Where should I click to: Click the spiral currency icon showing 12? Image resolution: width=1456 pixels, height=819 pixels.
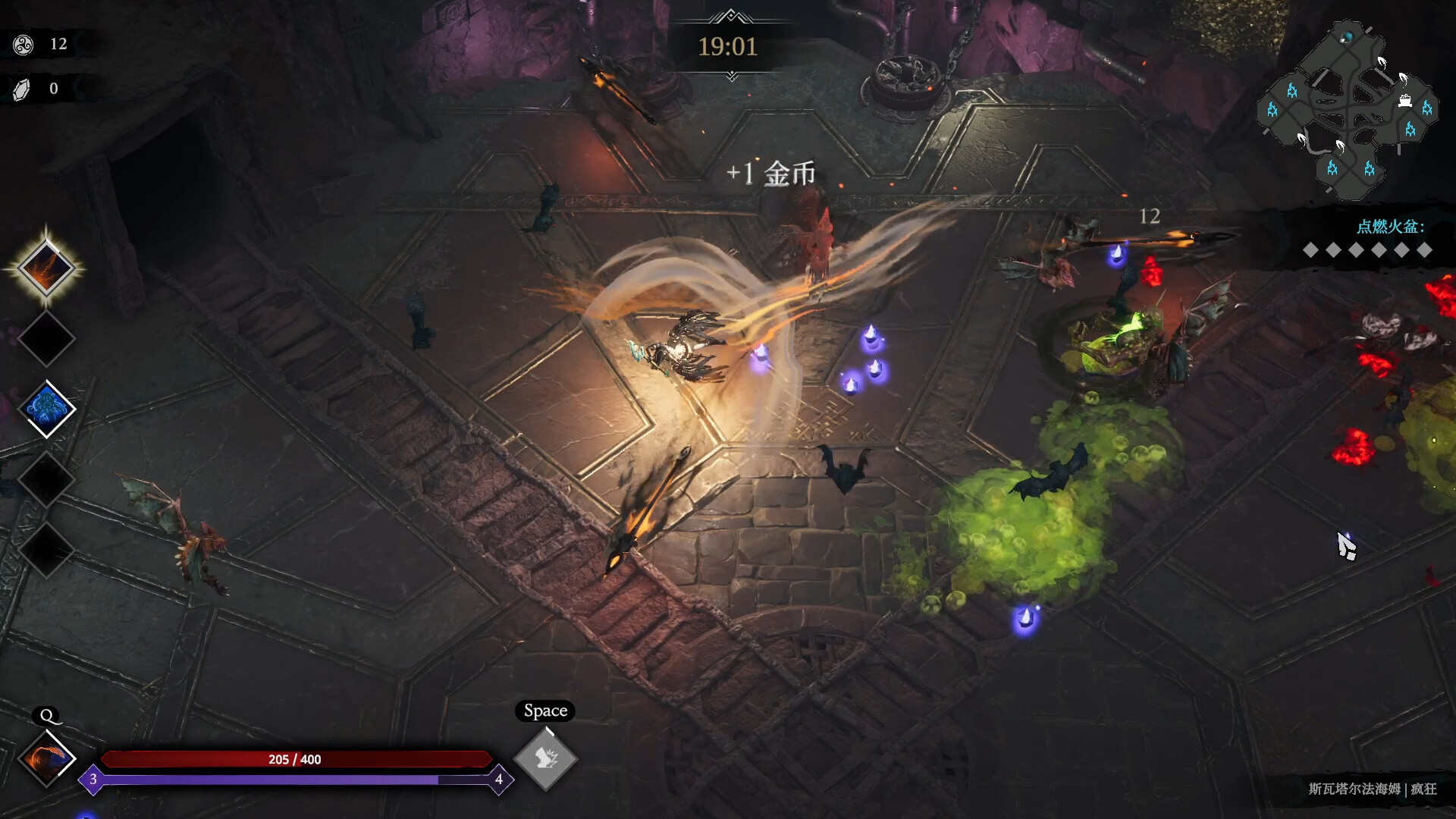23,43
